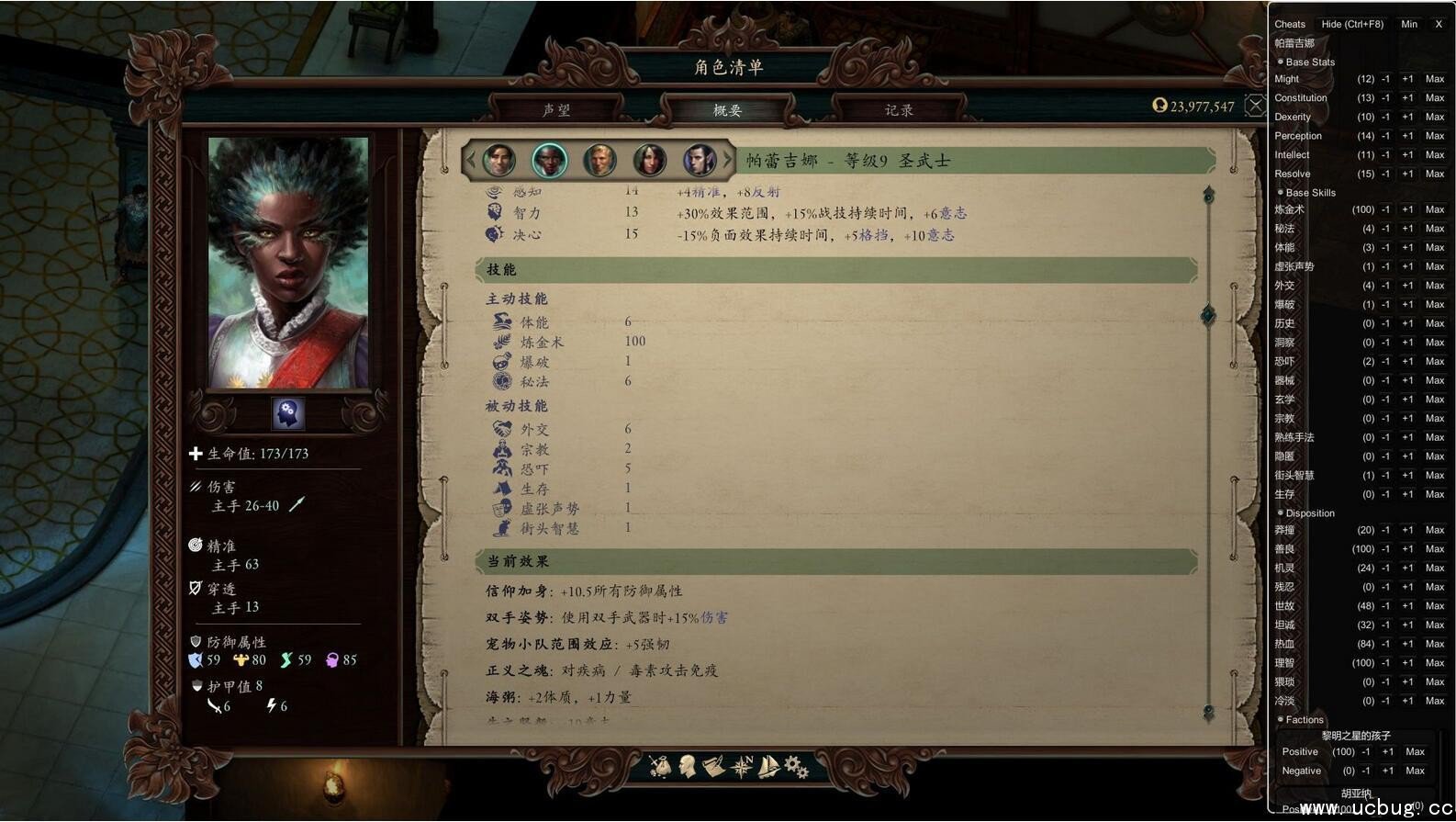This screenshot has height=822, width=1456.
Task: Open ship management via the sailboat icon
Action: pyautogui.click(x=768, y=765)
